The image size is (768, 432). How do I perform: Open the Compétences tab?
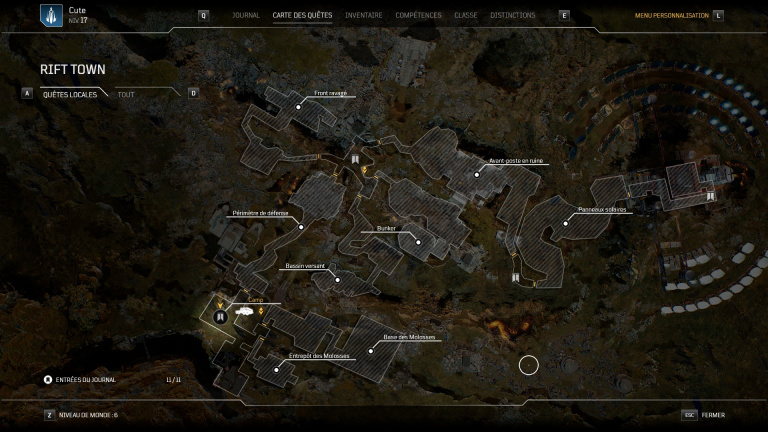click(418, 16)
